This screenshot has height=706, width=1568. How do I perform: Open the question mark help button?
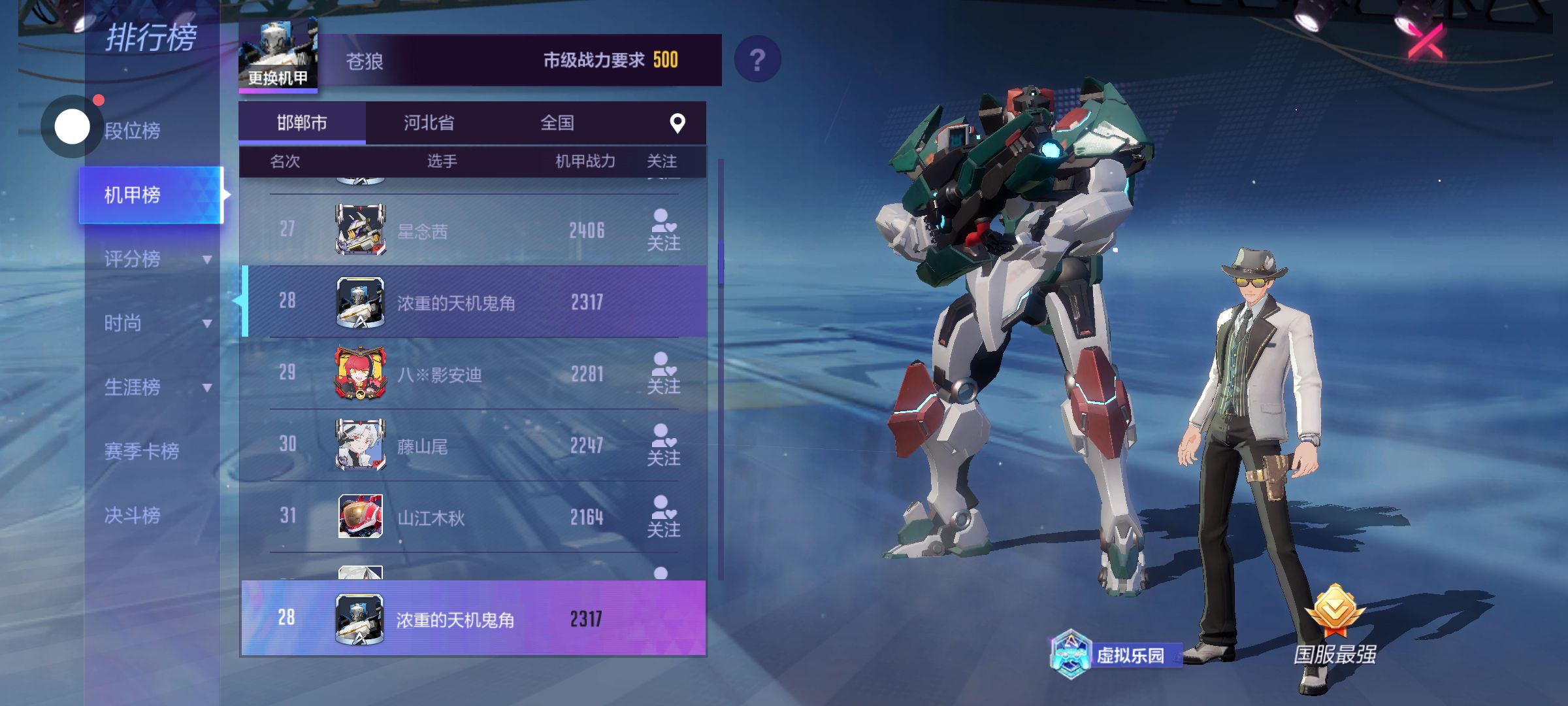(x=757, y=59)
